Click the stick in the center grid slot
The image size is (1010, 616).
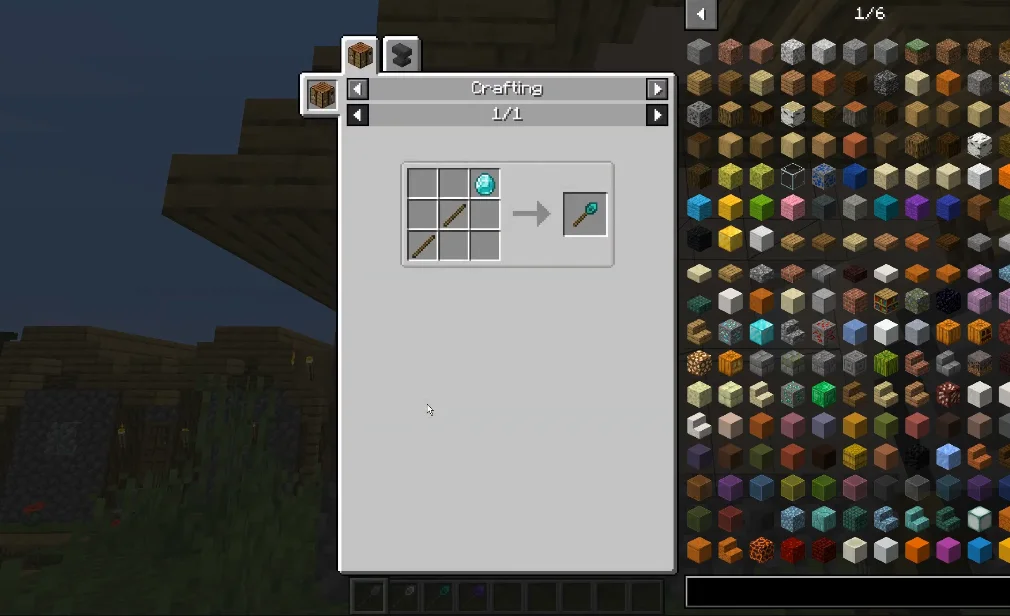point(454,214)
